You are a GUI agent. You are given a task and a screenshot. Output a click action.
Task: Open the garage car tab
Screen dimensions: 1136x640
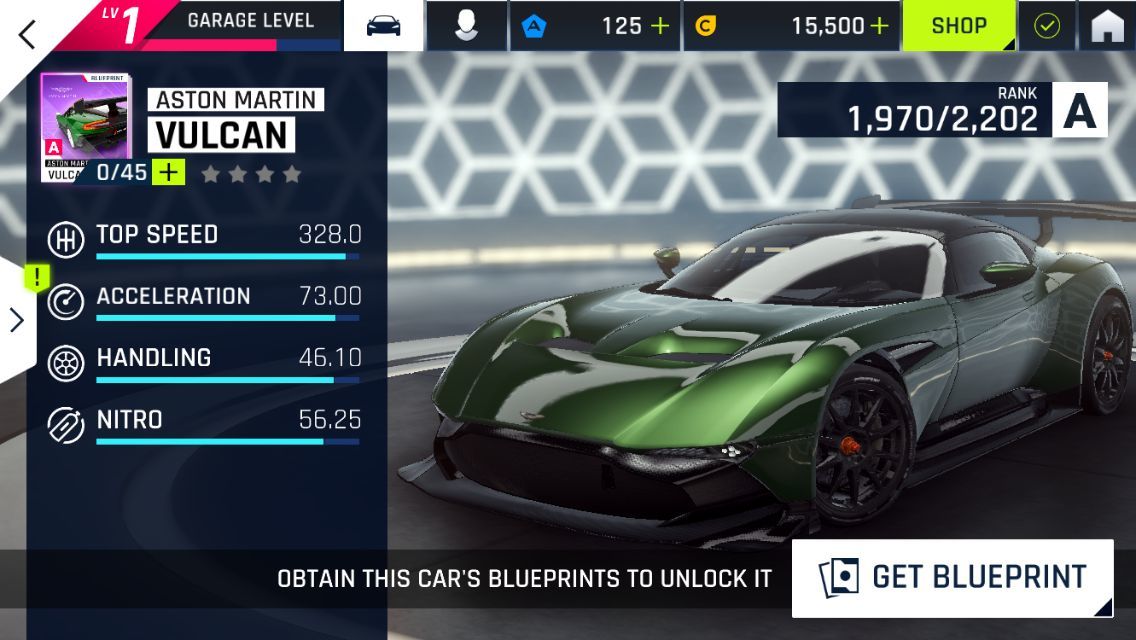383,26
